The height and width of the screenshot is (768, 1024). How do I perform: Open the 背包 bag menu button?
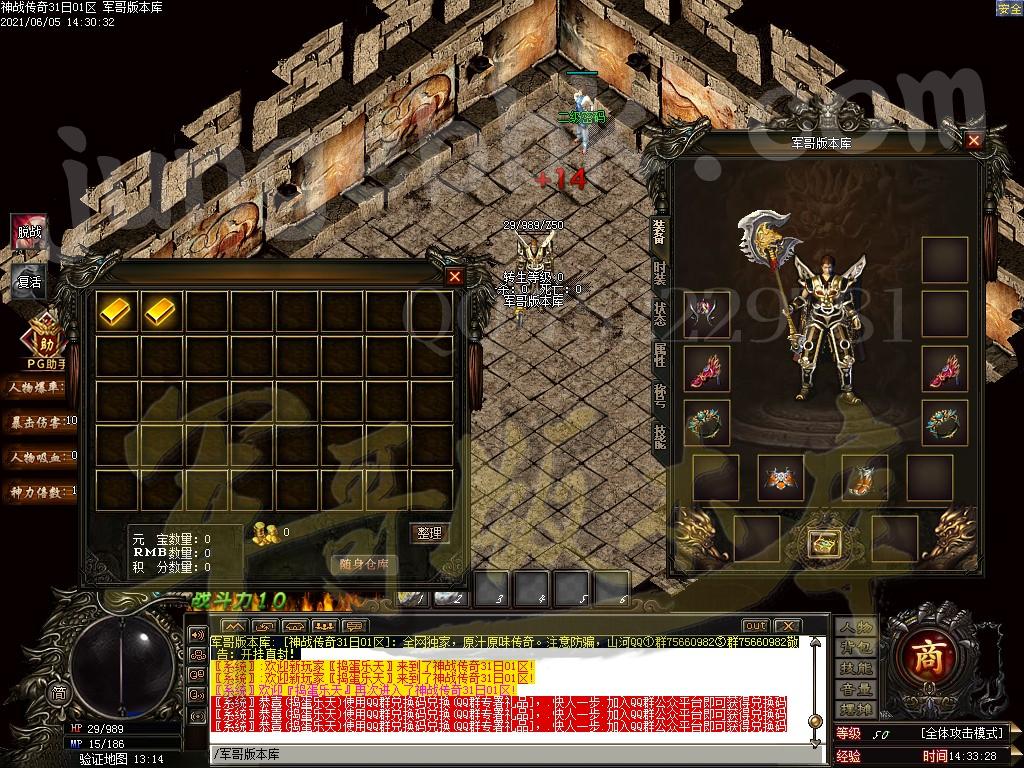856,648
